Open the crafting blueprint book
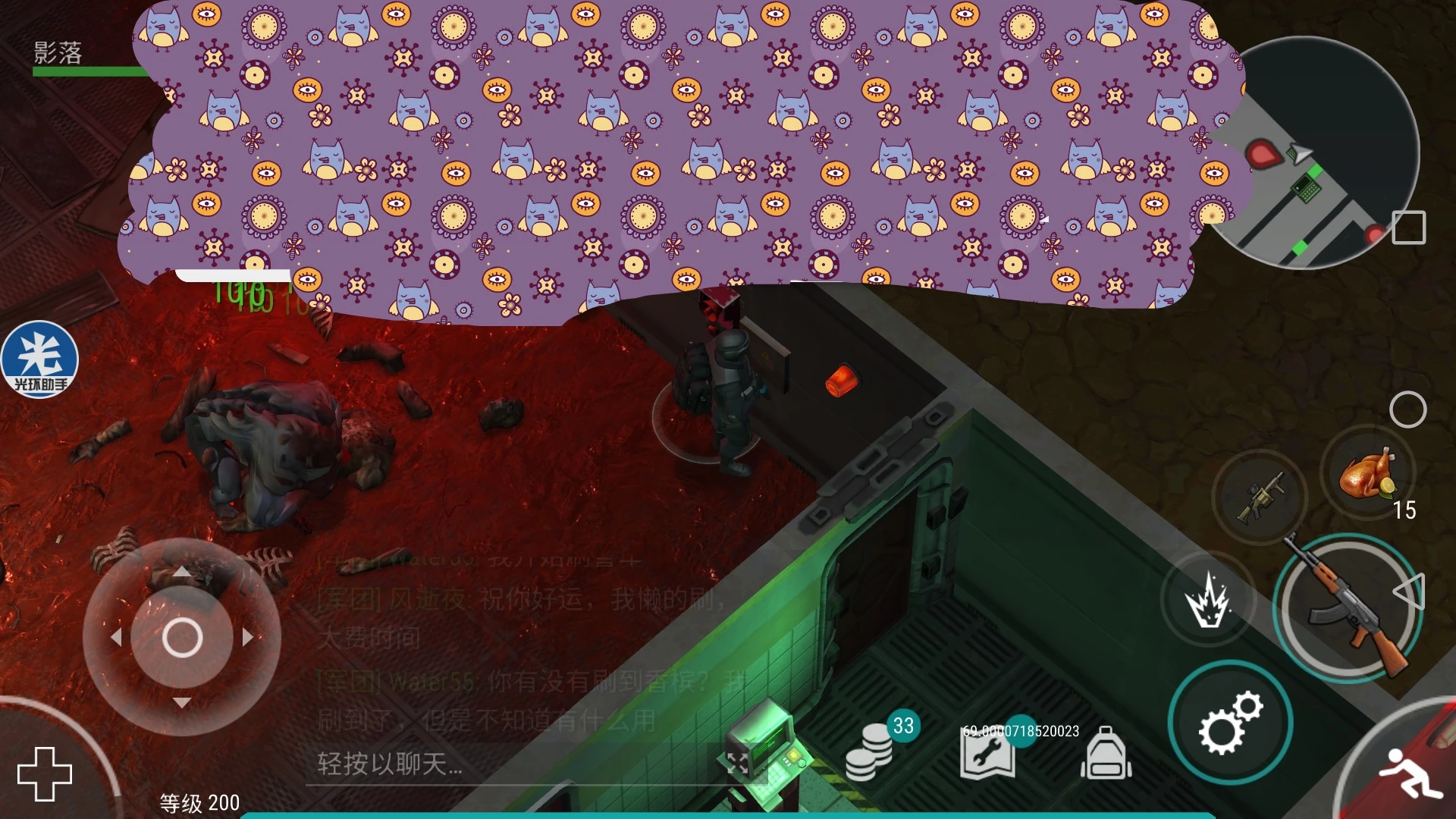The width and height of the screenshot is (1456, 819). [x=987, y=754]
